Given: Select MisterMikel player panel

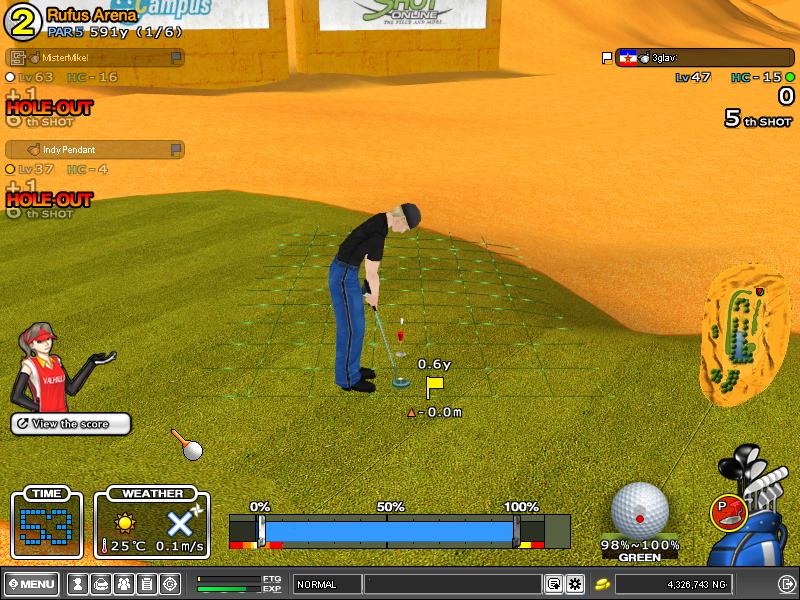Looking at the screenshot, I should pos(95,58).
